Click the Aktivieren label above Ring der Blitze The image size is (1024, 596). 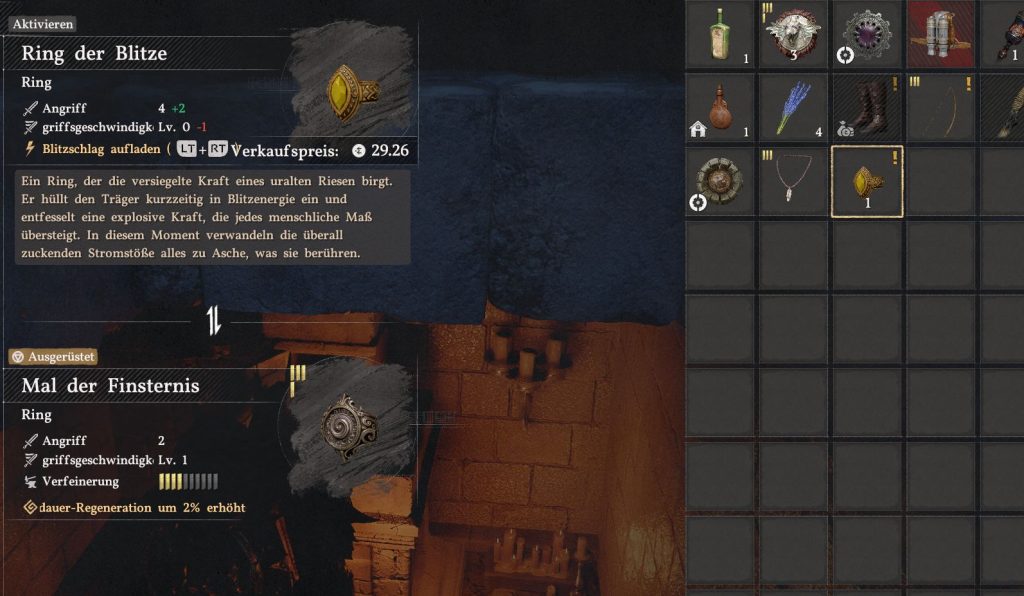pos(44,24)
